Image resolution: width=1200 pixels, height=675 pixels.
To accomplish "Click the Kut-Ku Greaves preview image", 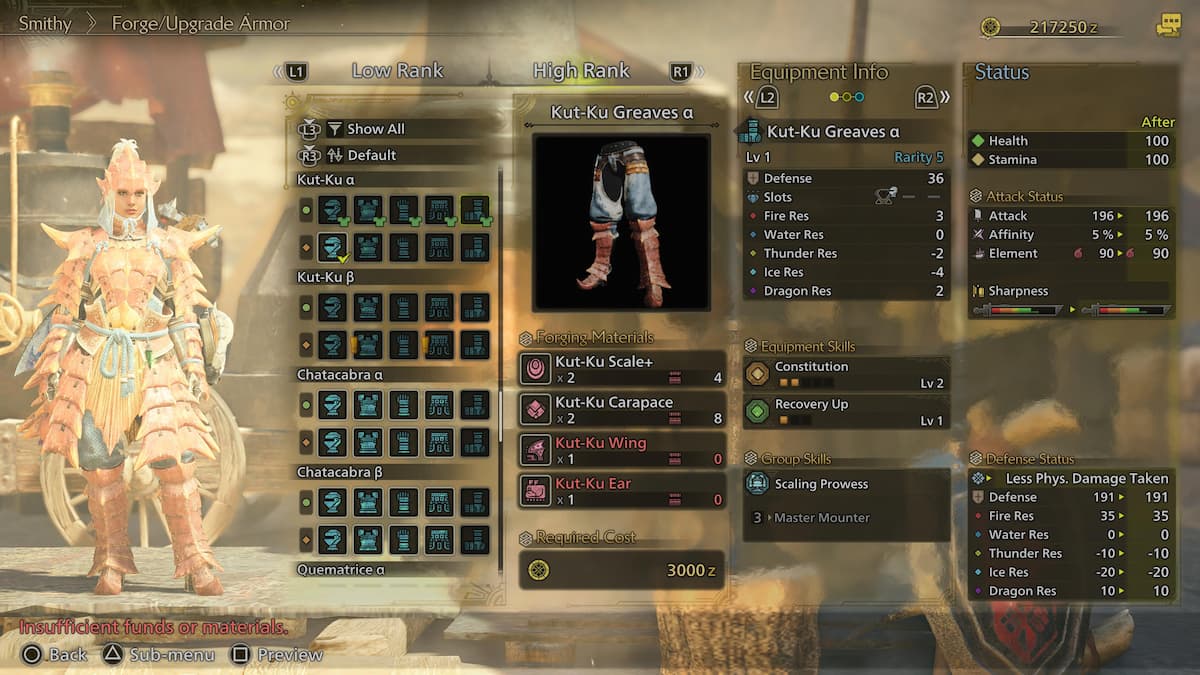I will [621, 222].
